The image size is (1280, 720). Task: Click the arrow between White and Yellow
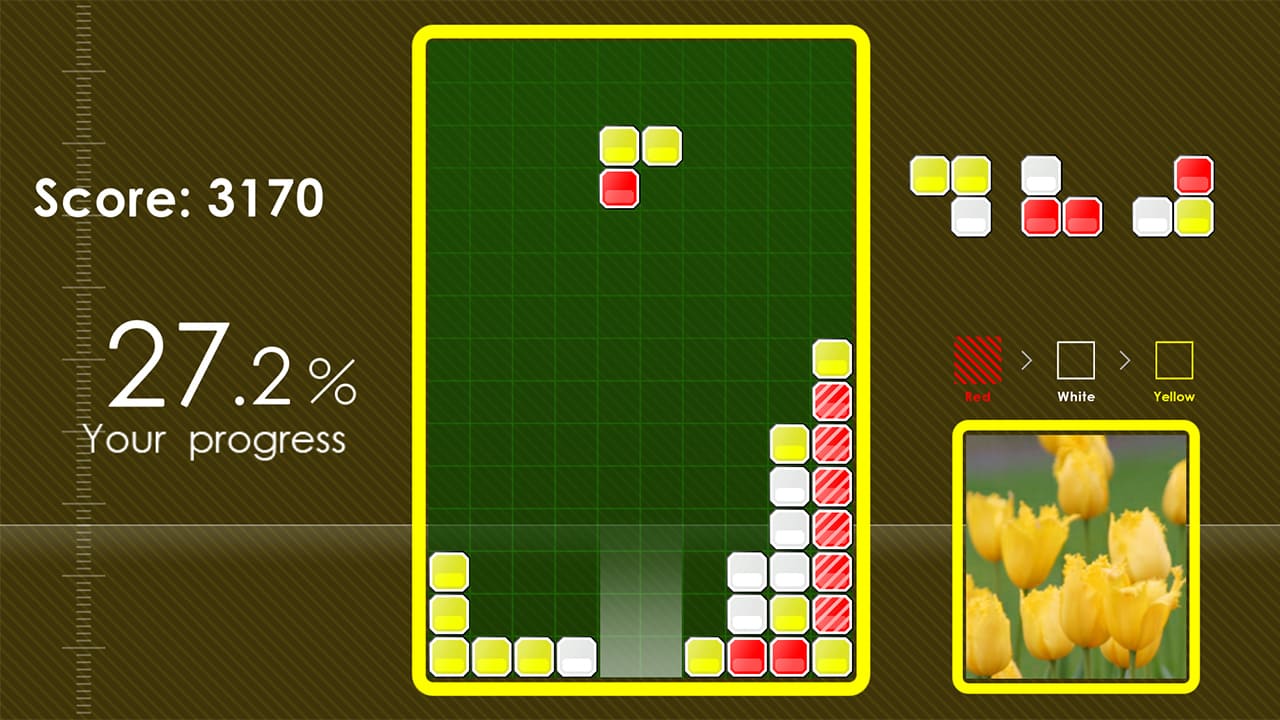(1124, 362)
